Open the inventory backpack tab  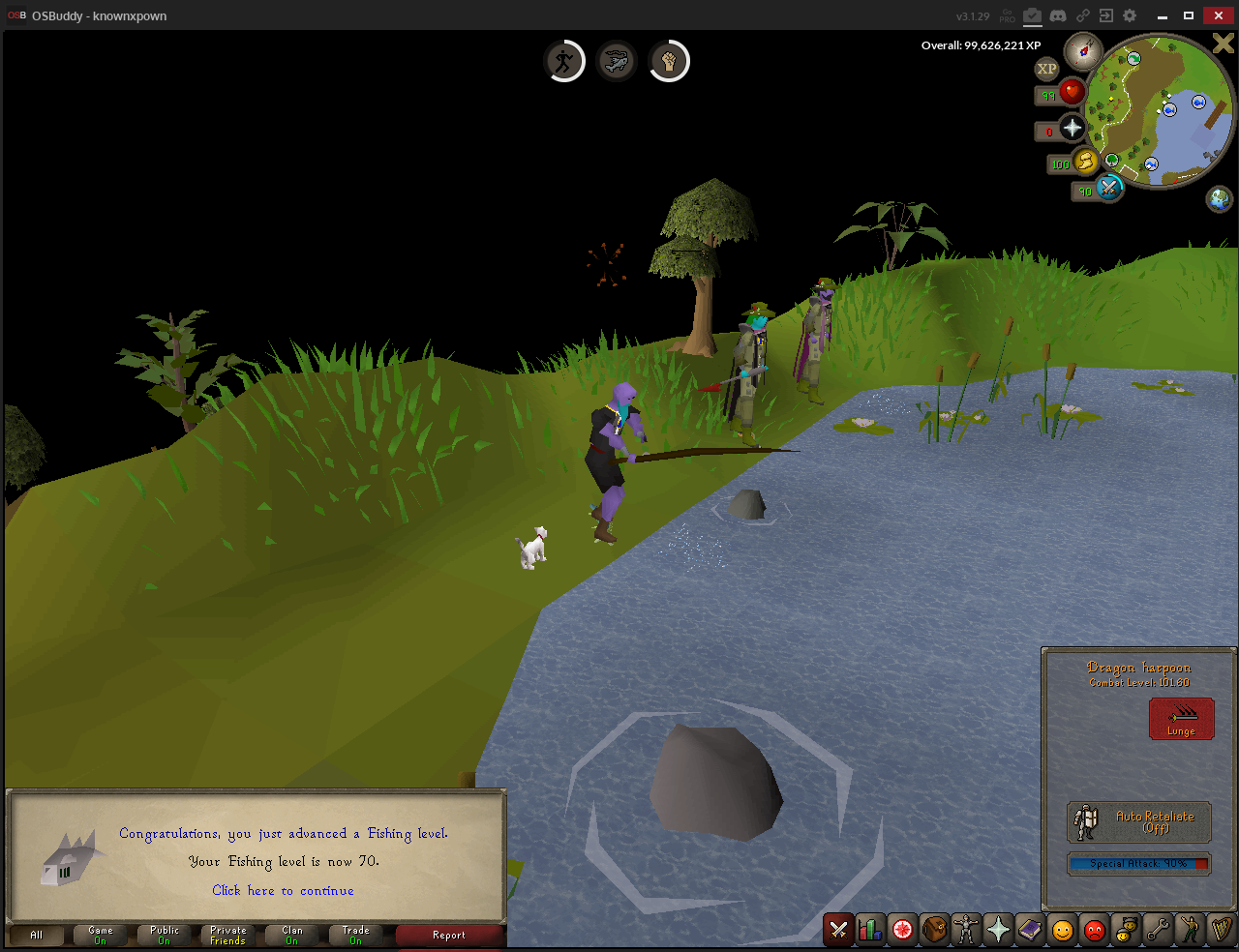(x=935, y=931)
